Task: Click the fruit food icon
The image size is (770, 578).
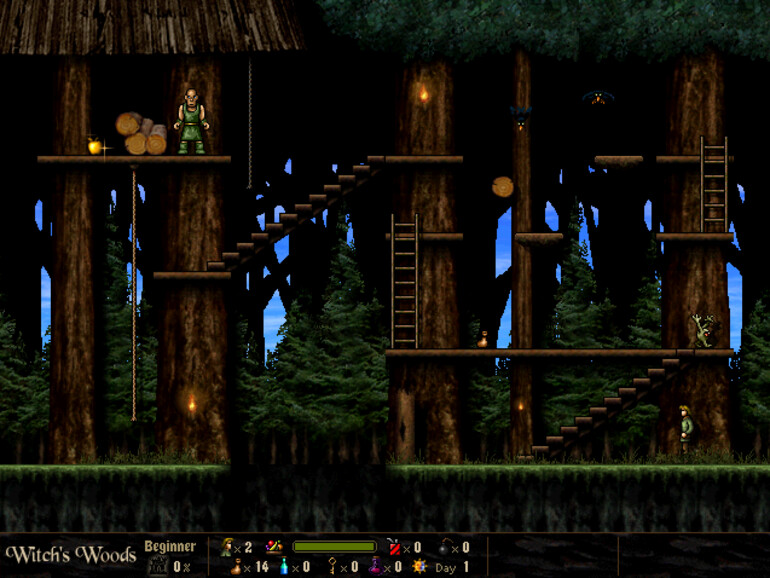Action: [x=272, y=547]
